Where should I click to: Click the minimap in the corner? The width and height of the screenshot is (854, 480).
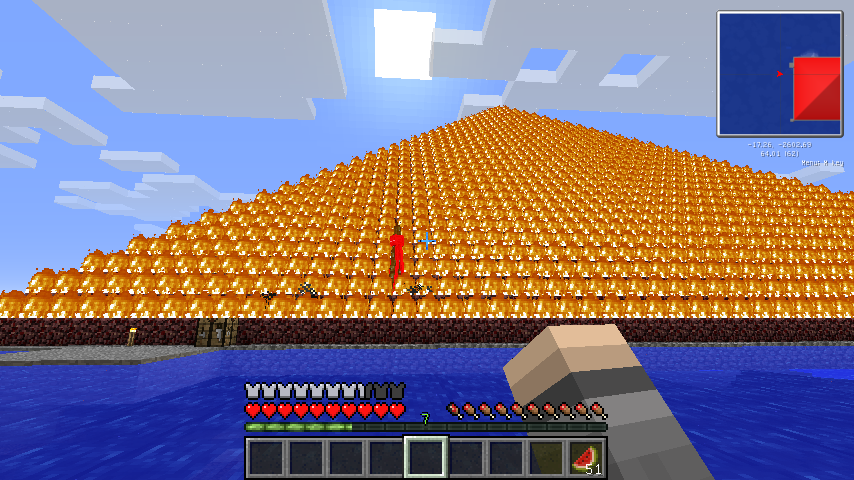(x=779, y=73)
